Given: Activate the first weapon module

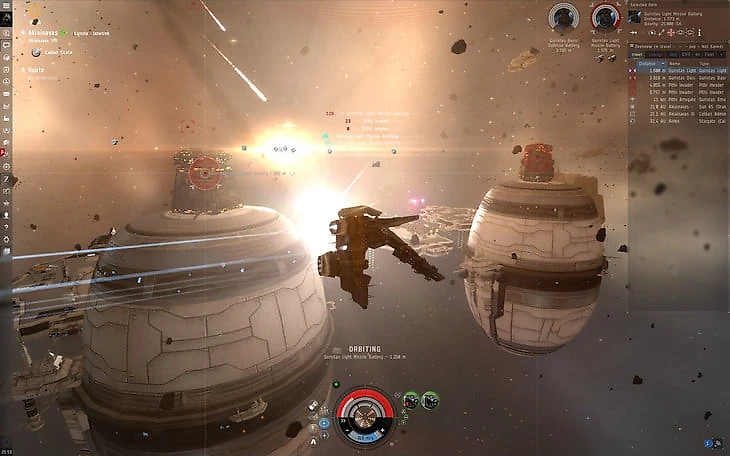Looking at the screenshot, I should (x=410, y=400).
